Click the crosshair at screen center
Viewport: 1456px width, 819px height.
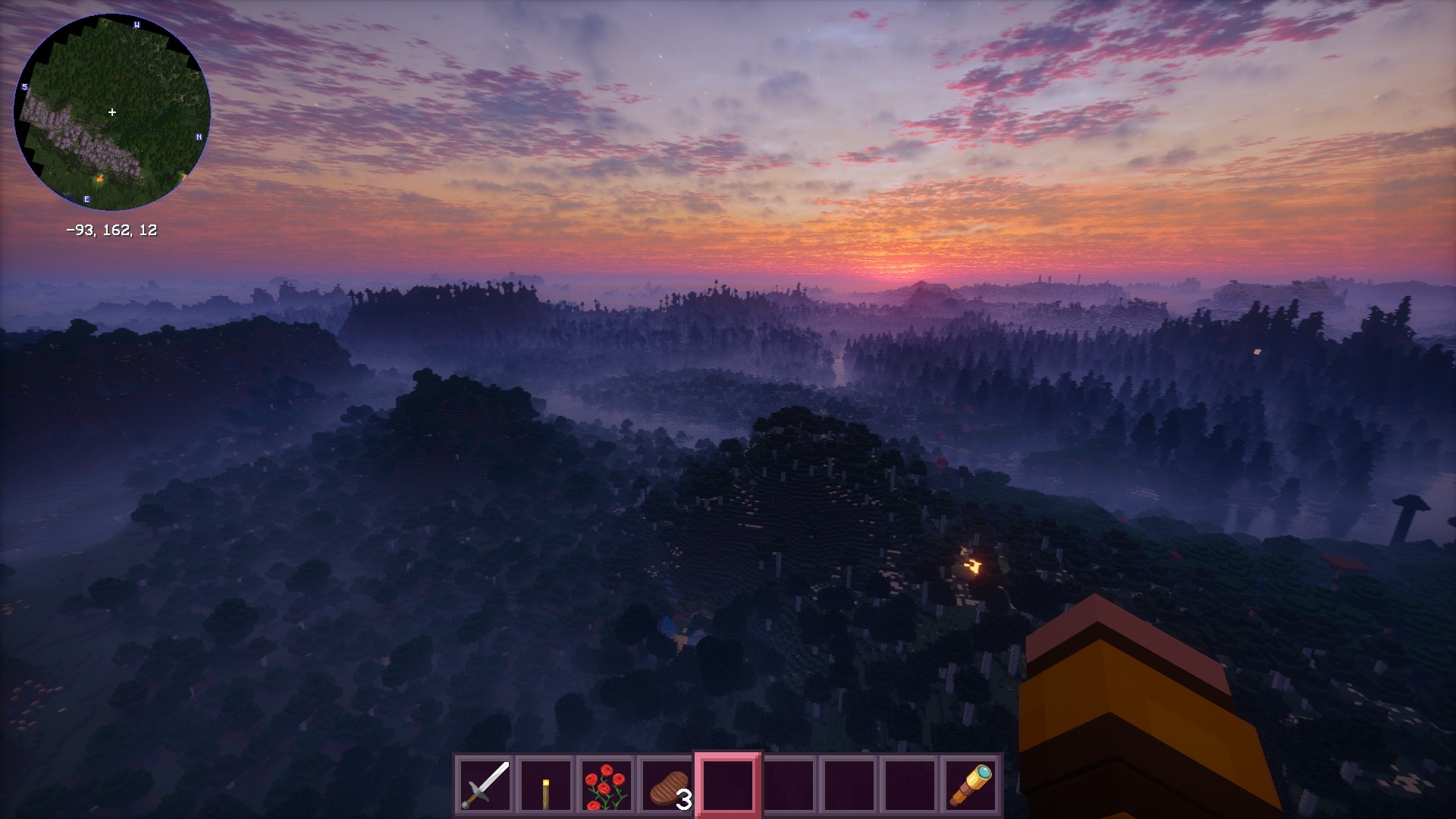(728, 409)
